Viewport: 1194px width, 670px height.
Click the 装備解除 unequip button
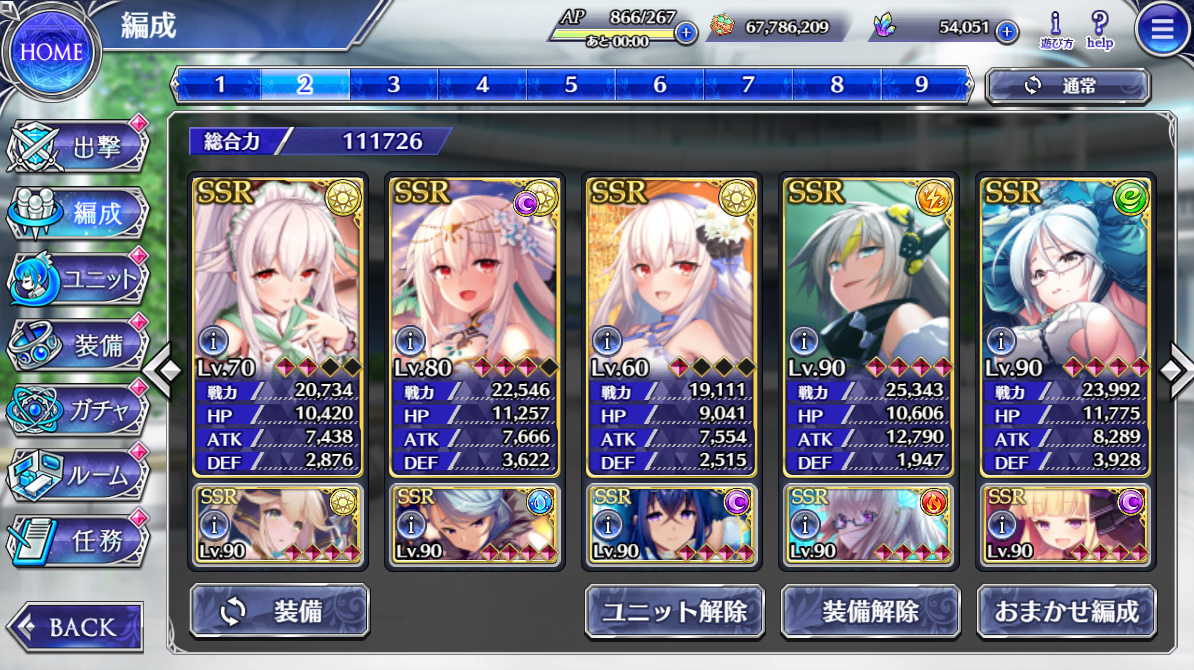[x=870, y=611]
